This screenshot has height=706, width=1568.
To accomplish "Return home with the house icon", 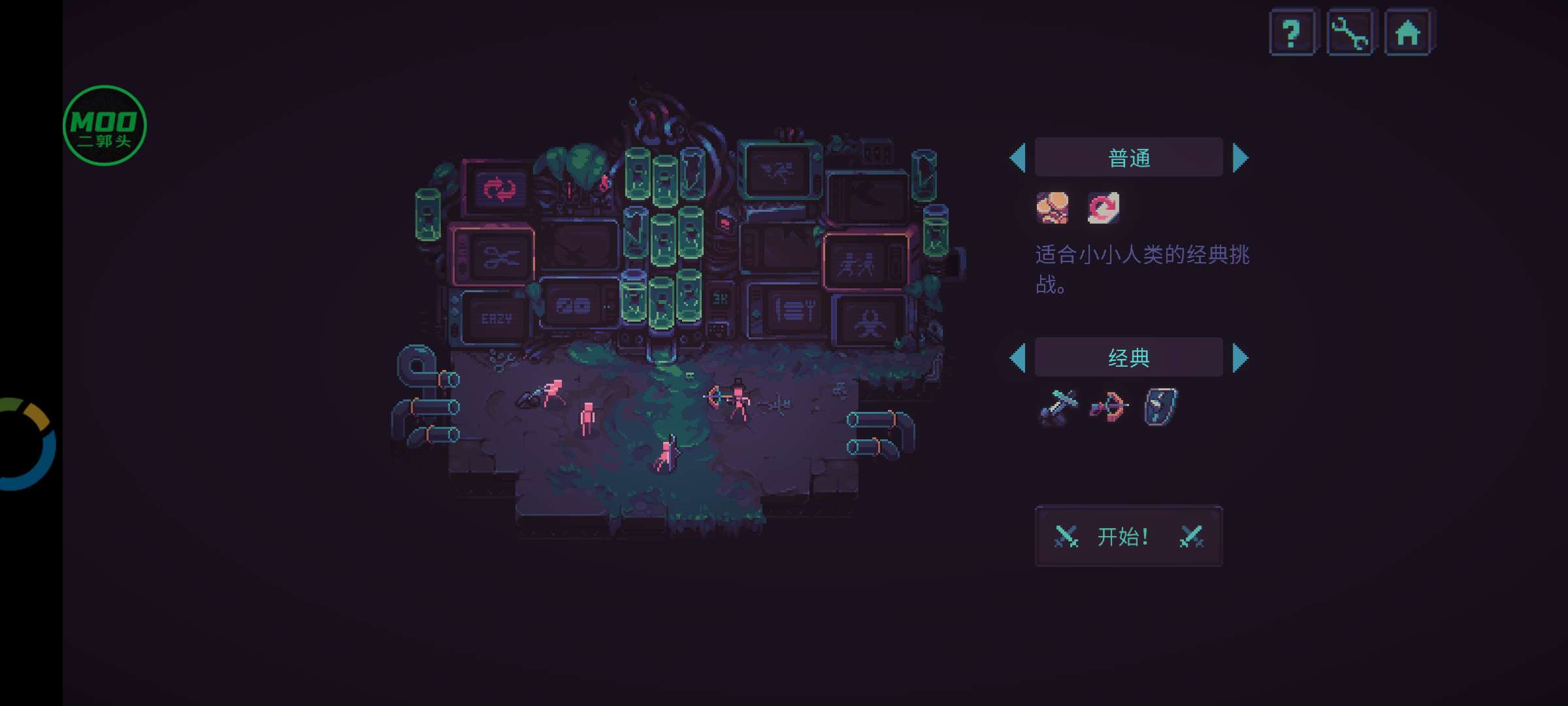I will click(x=1407, y=33).
